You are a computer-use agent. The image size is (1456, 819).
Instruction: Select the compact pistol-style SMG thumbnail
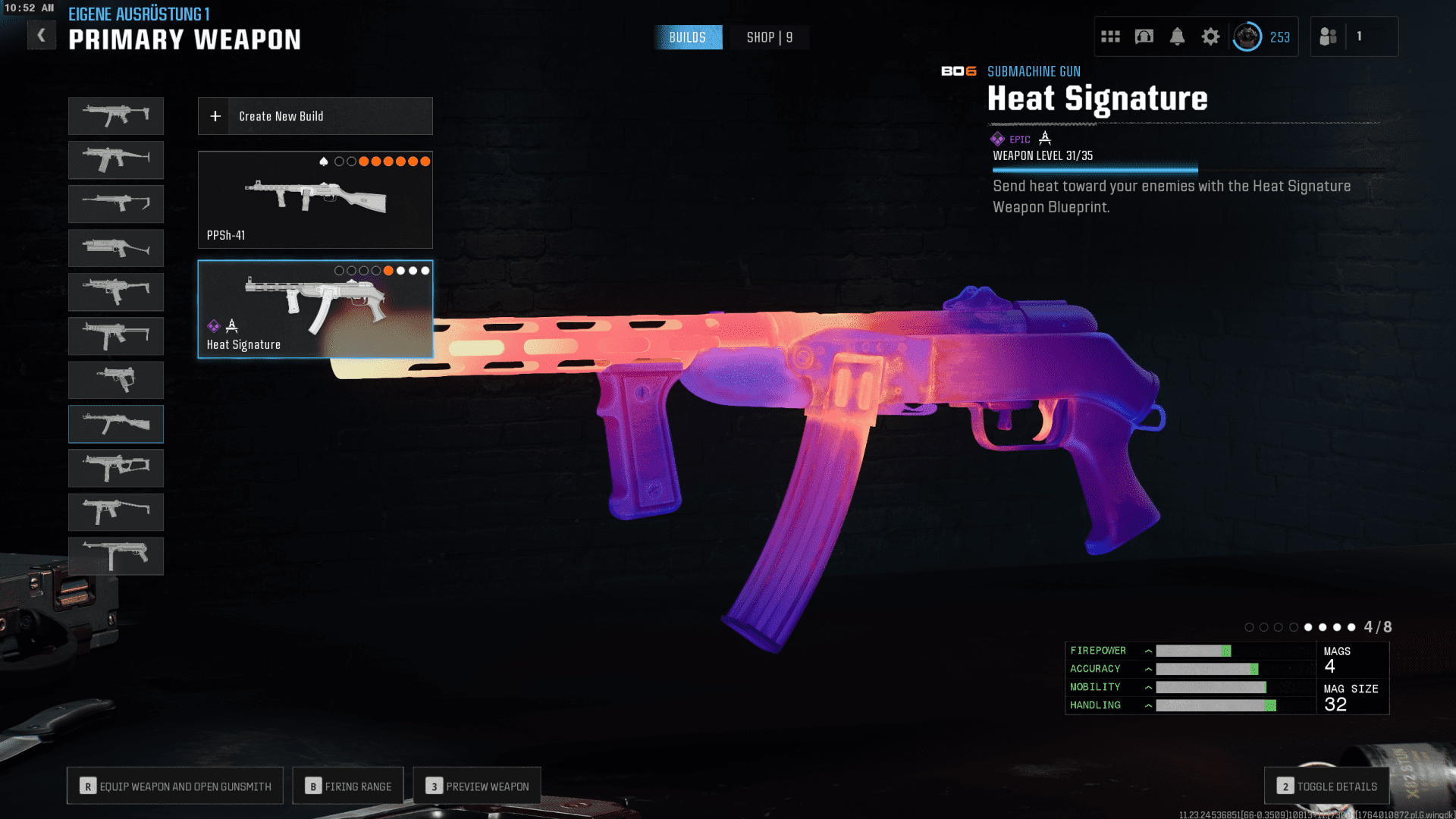[115, 380]
